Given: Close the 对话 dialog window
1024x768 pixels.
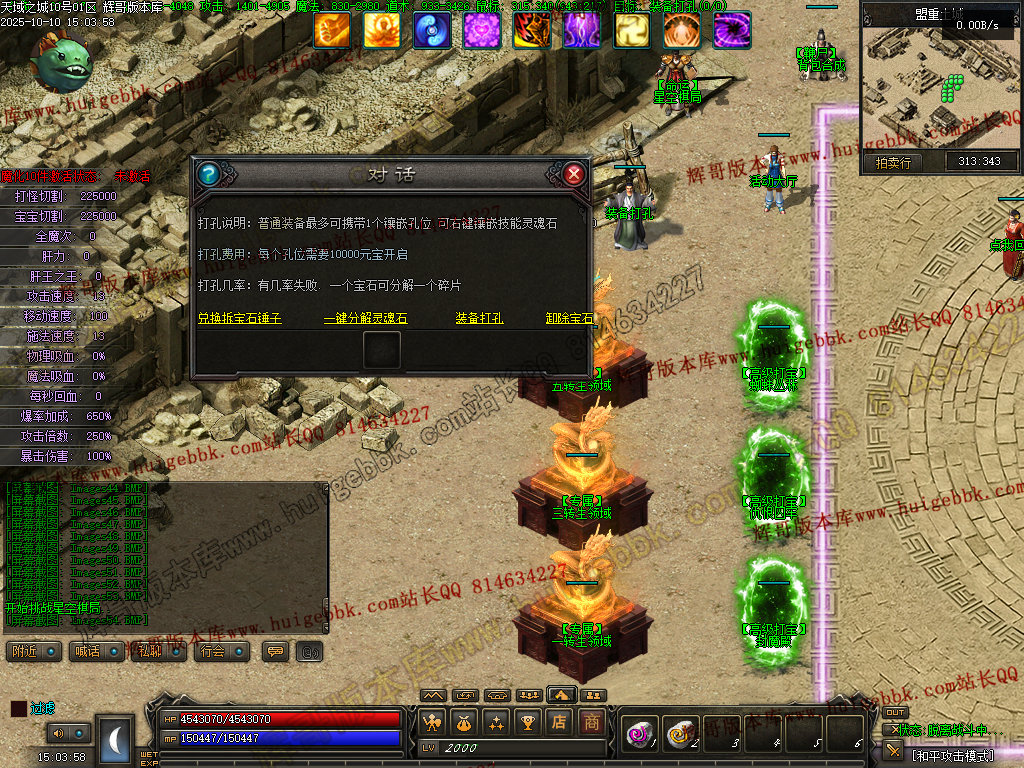Looking at the screenshot, I should pos(574,175).
